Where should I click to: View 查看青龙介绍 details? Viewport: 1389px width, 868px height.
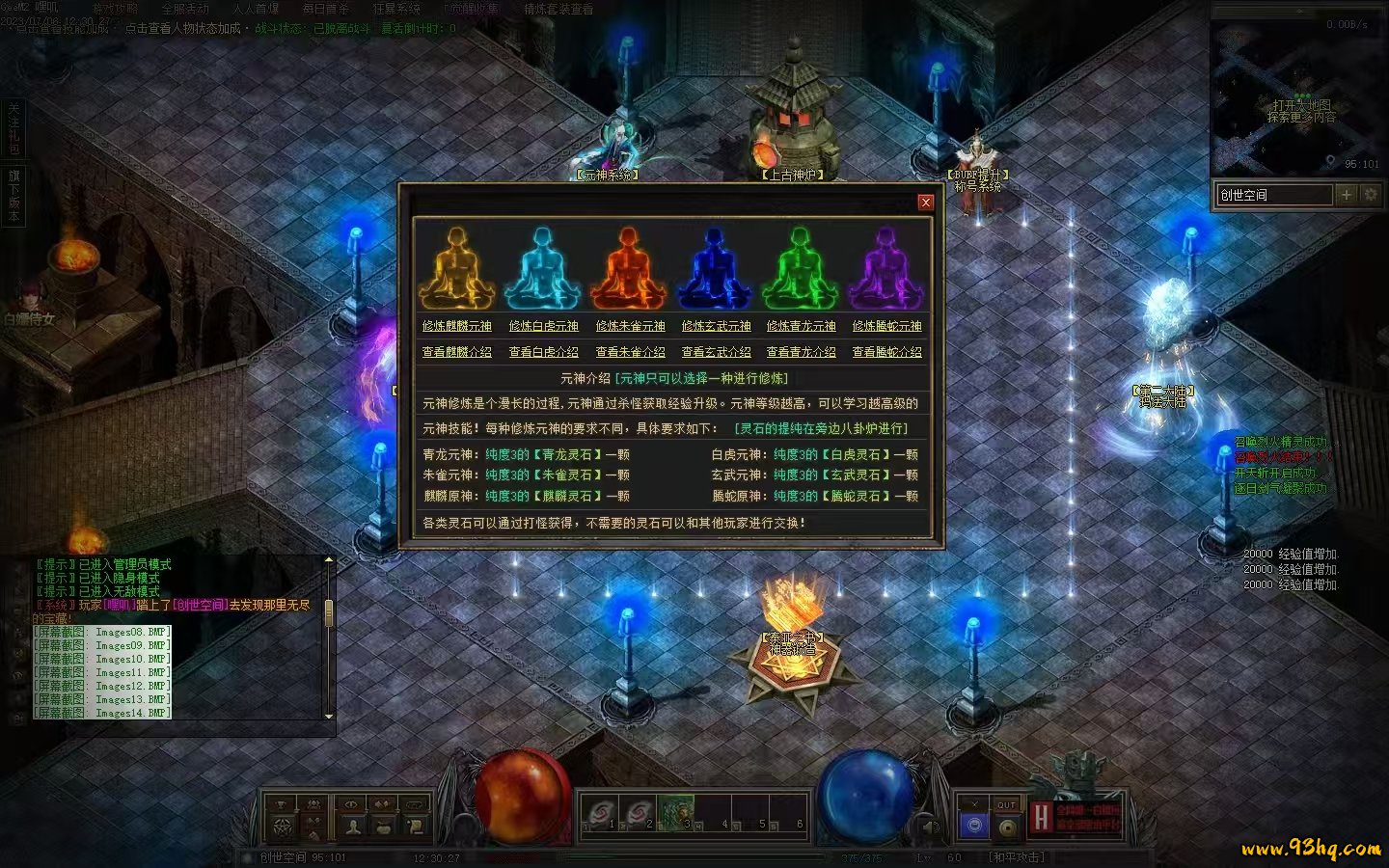801,352
